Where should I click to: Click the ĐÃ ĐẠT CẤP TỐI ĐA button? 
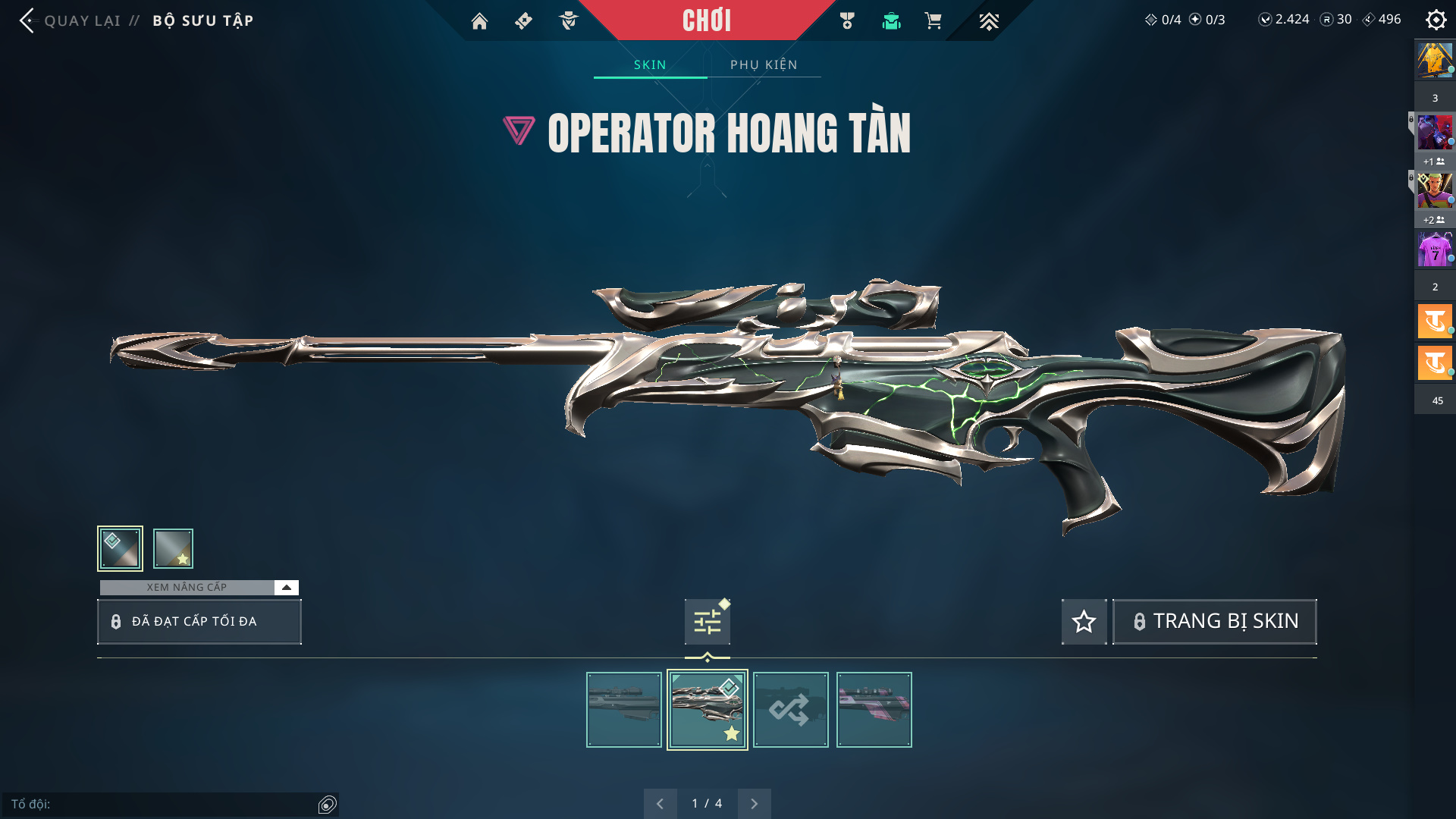click(x=199, y=622)
